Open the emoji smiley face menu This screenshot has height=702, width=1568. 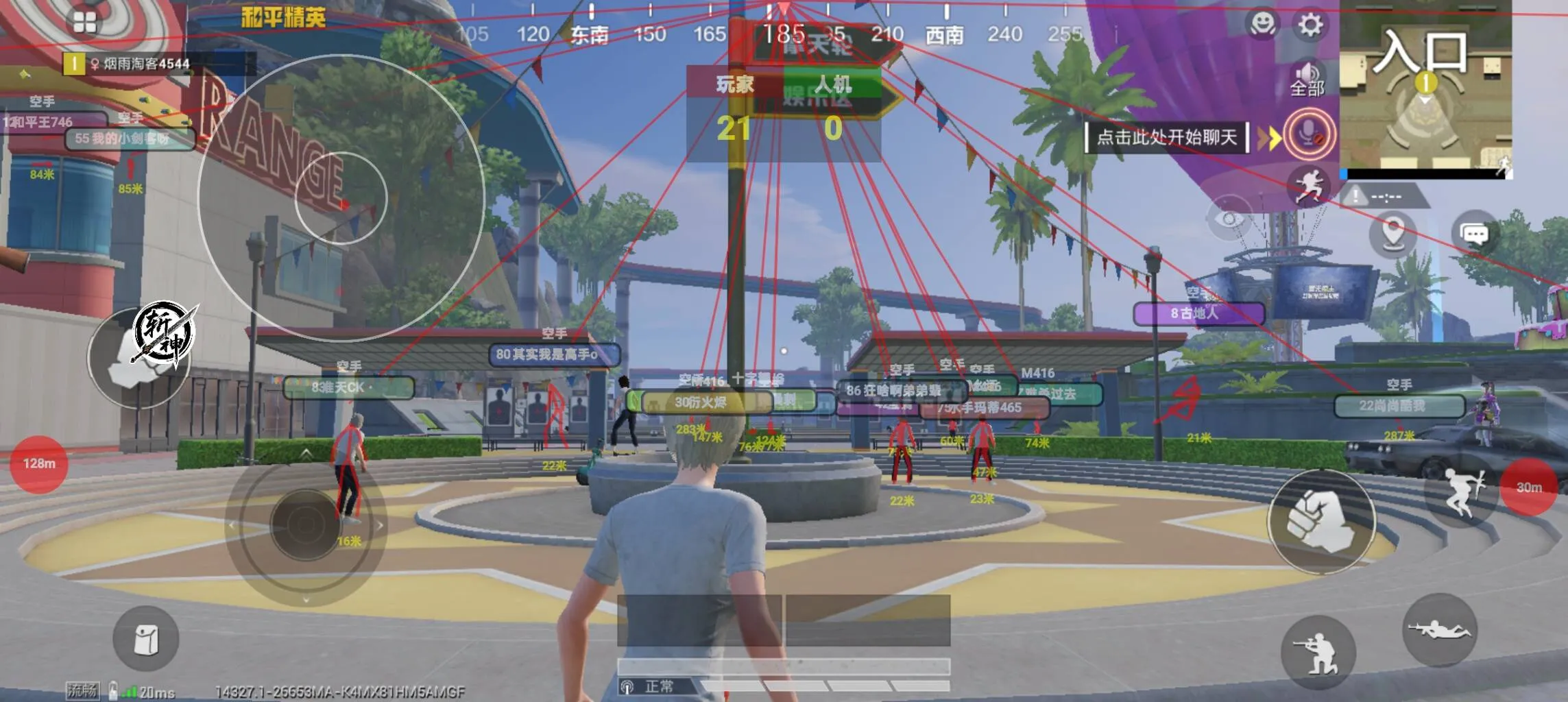(x=1262, y=25)
